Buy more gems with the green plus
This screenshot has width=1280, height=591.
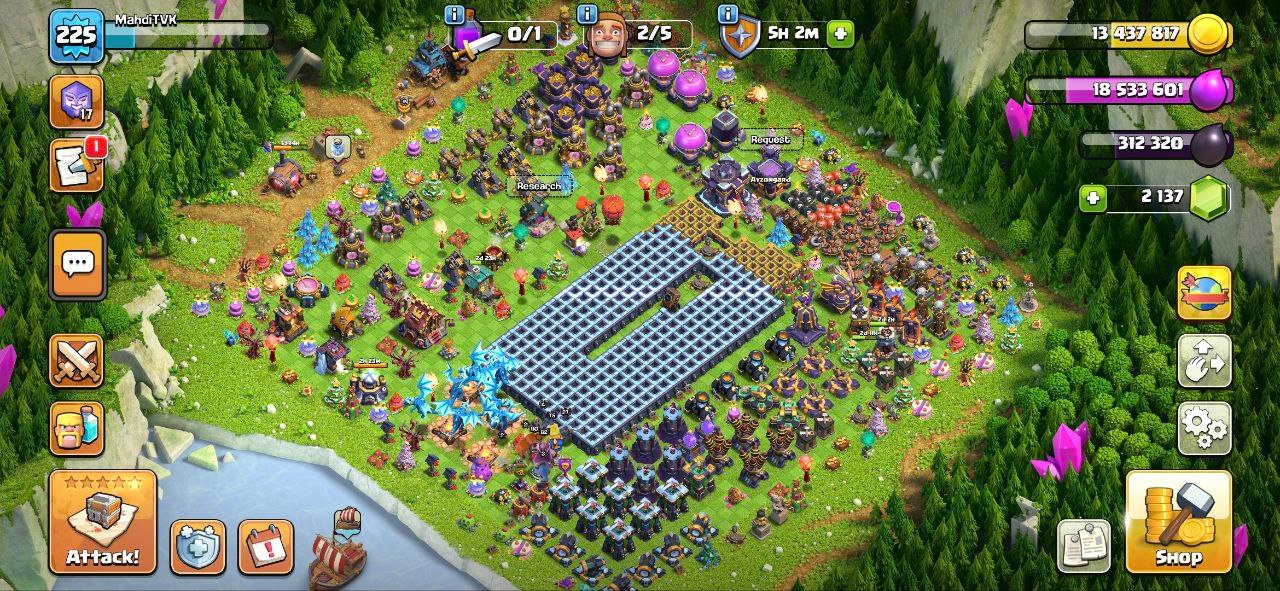point(1093,198)
